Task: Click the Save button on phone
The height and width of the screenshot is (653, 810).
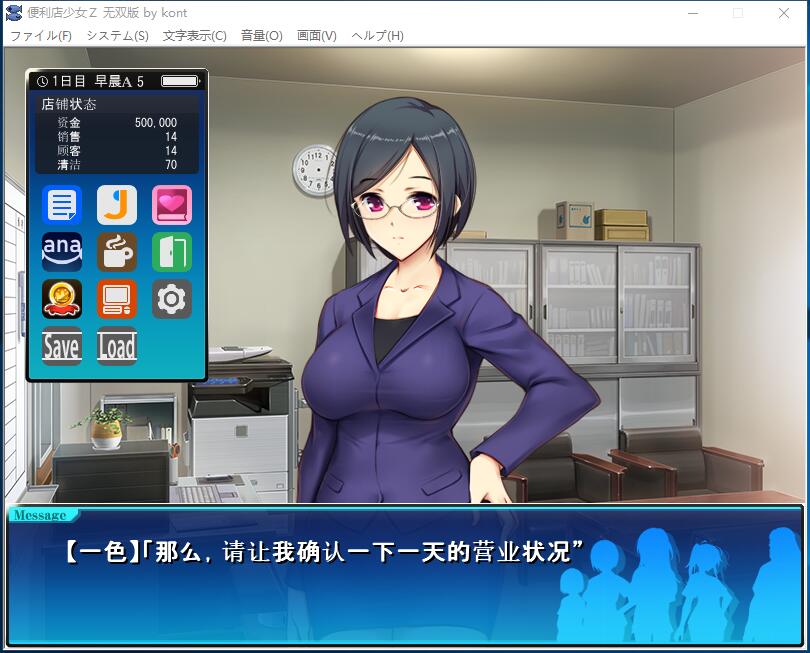Action: click(x=62, y=346)
